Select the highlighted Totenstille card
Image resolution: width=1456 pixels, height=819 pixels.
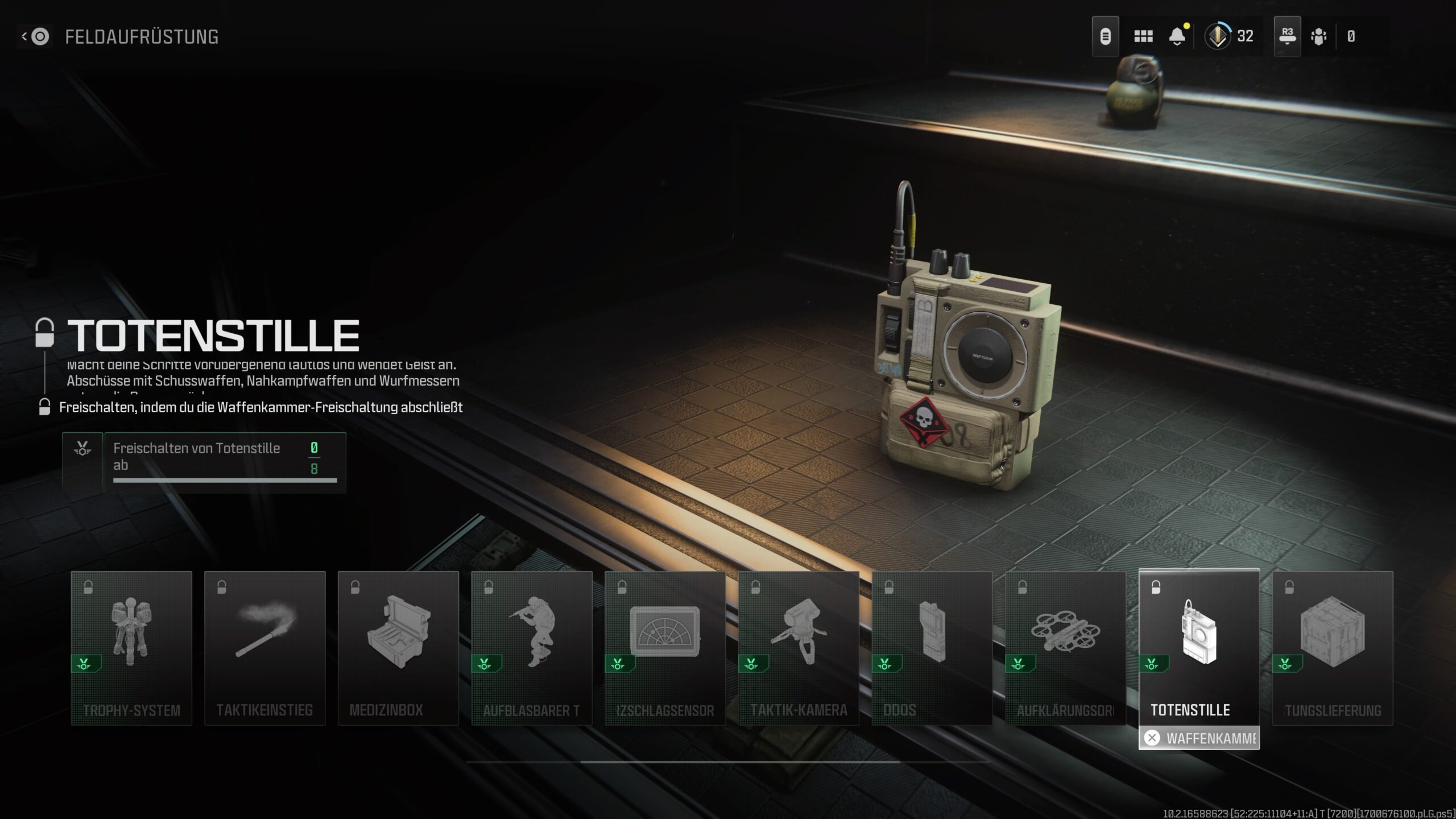click(1199, 648)
